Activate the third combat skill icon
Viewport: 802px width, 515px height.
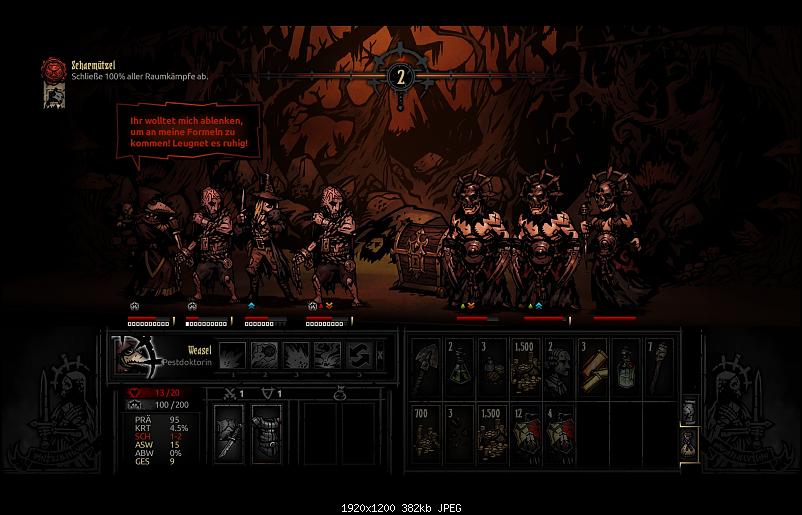297,355
